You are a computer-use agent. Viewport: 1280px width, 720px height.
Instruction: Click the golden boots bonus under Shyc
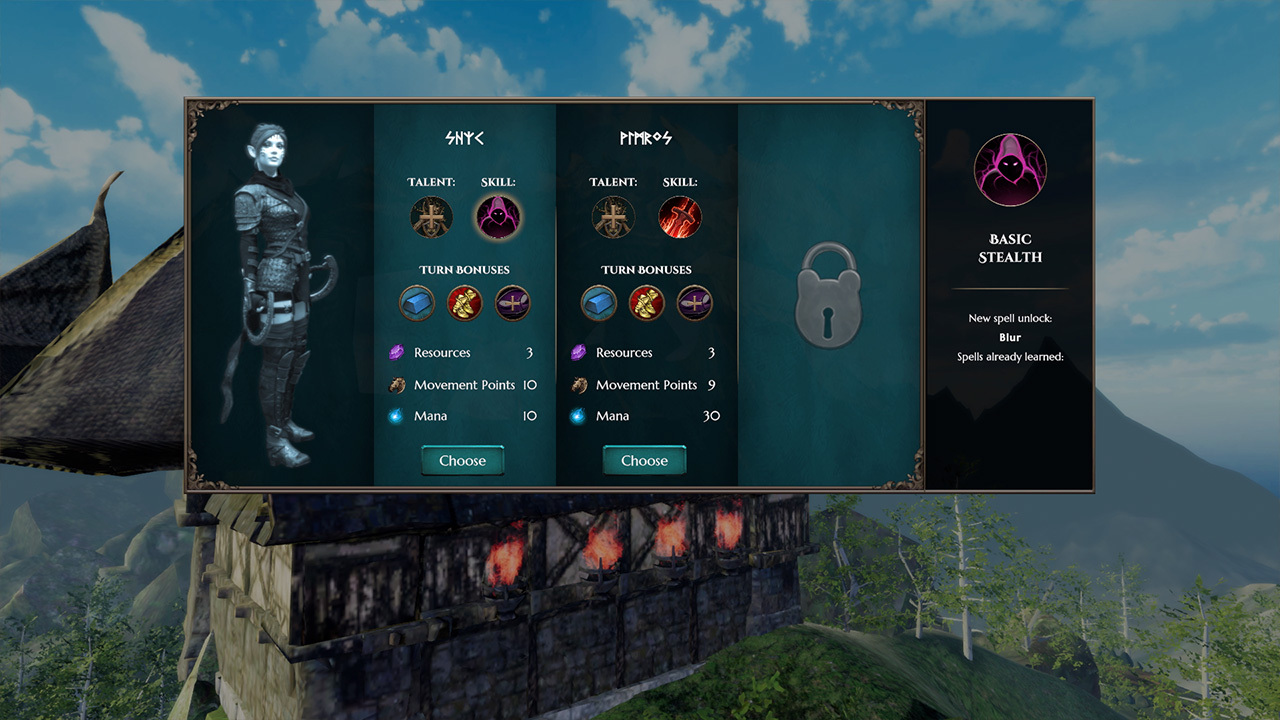465,302
